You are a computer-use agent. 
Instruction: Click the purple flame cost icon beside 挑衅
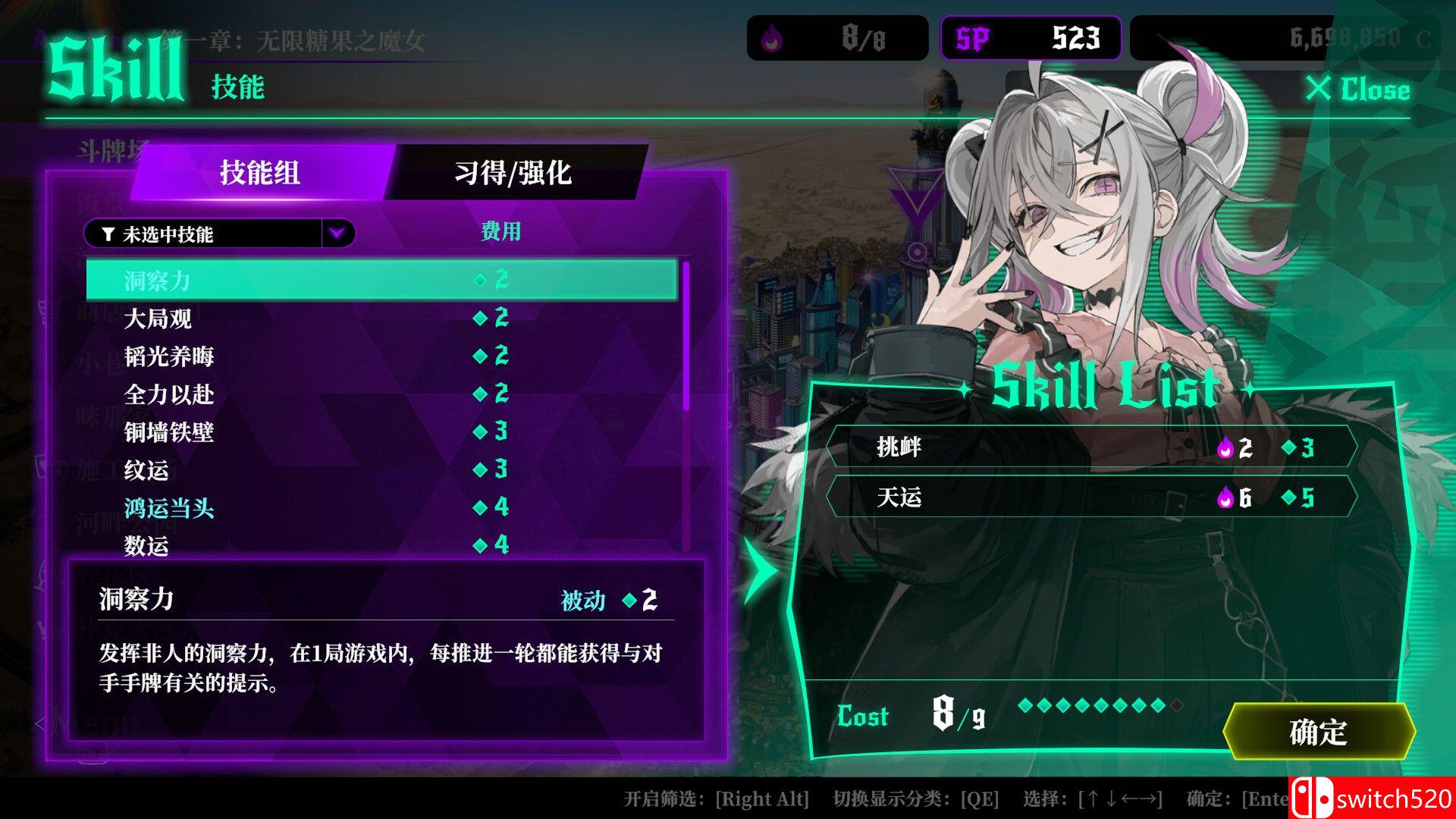(1226, 448)
